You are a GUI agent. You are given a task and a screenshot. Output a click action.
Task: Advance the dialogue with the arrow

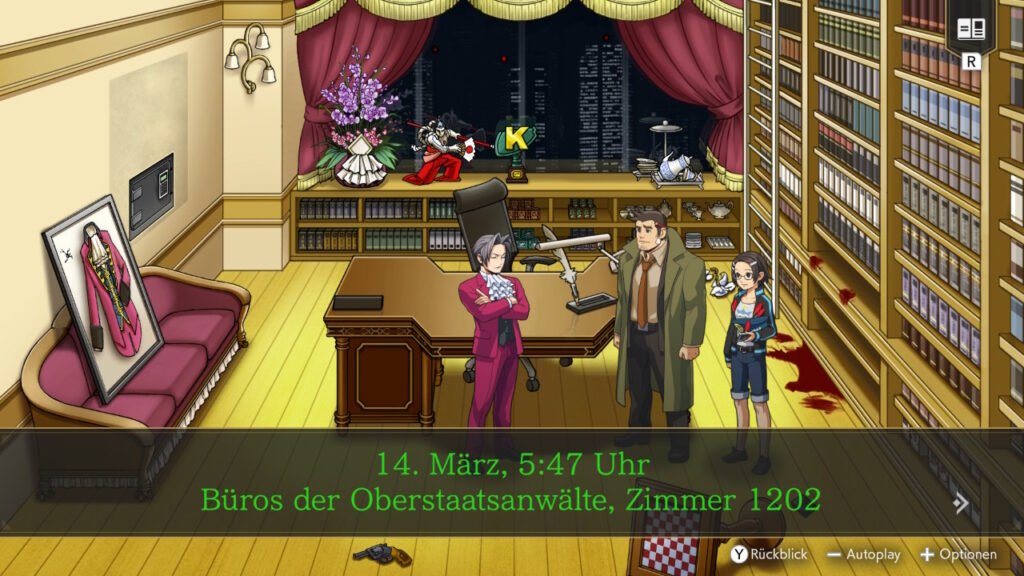[961, 503]
